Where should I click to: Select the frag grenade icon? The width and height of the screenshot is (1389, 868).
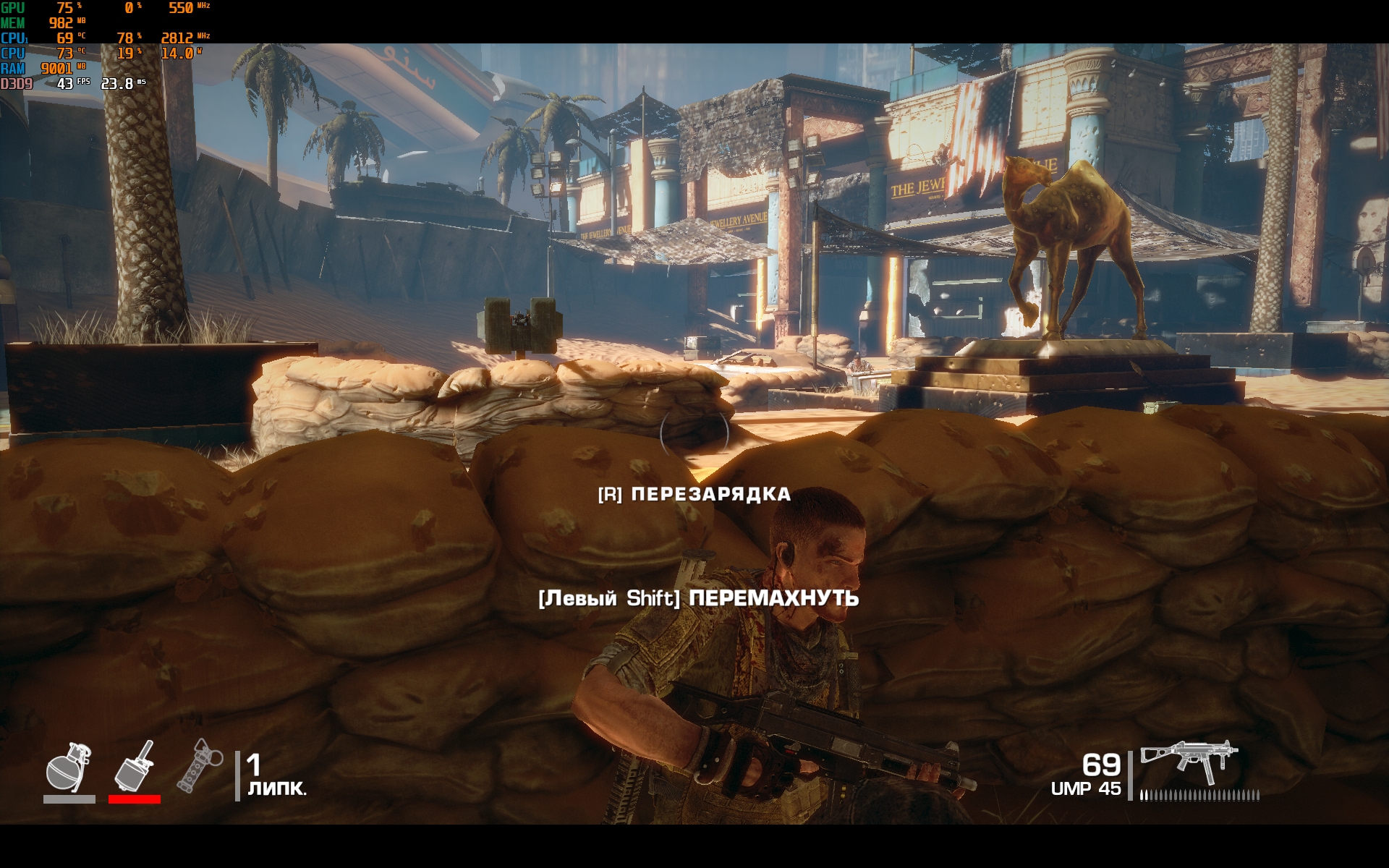tap(69, 767)
